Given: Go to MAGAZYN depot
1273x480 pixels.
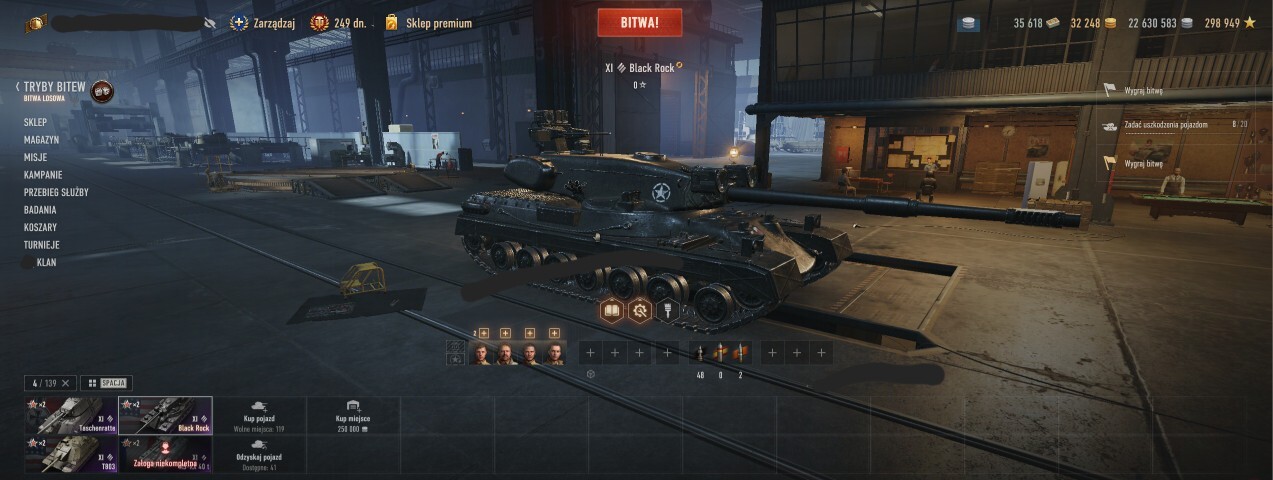Looking at the screenshot, I should pos(42,140).
